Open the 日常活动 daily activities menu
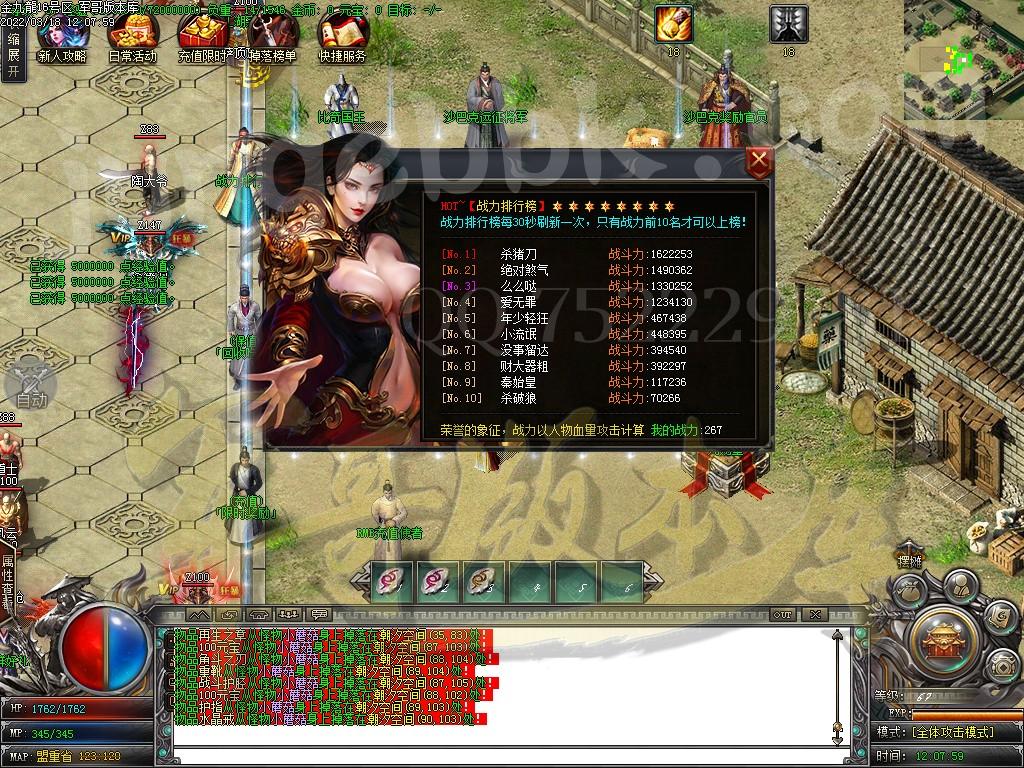The image size is (1024, 768). point(132,40)
